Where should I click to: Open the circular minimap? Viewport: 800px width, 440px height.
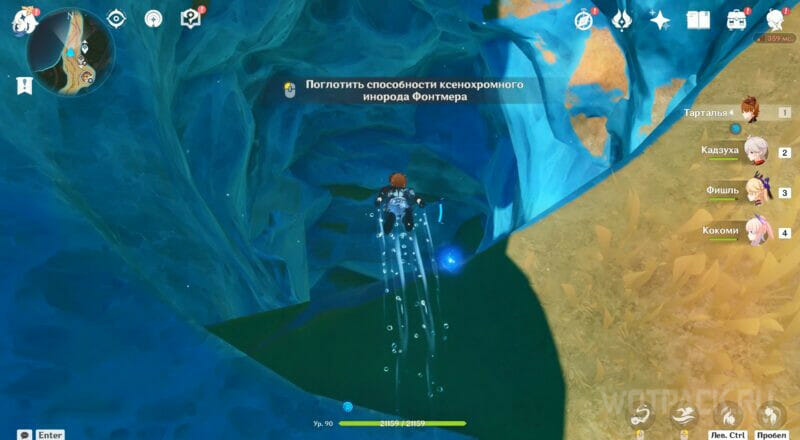pos(70,52)
